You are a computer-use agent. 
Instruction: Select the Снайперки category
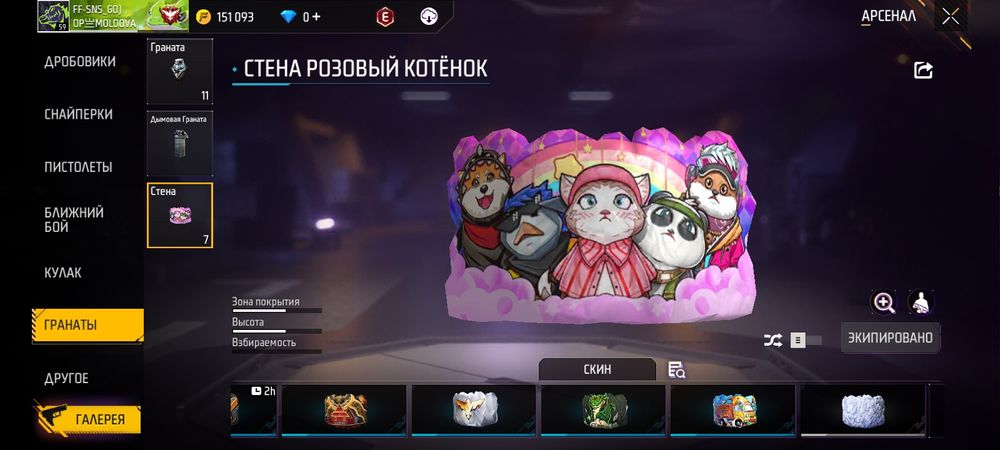pyautogui.click(x=78, y=114)
